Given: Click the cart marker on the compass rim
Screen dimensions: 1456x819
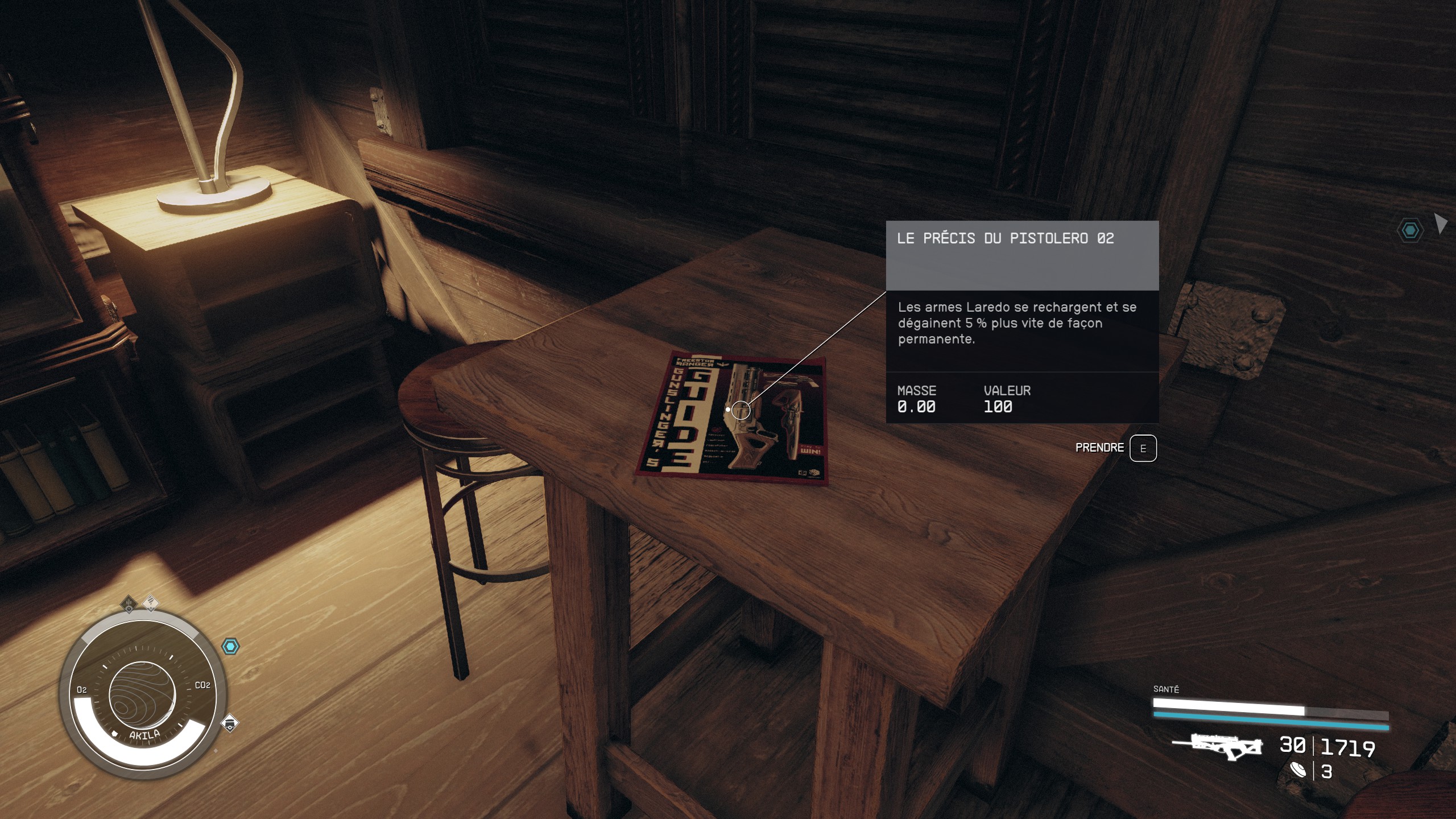Looking at the screenshot, I should tap(229, 723).
